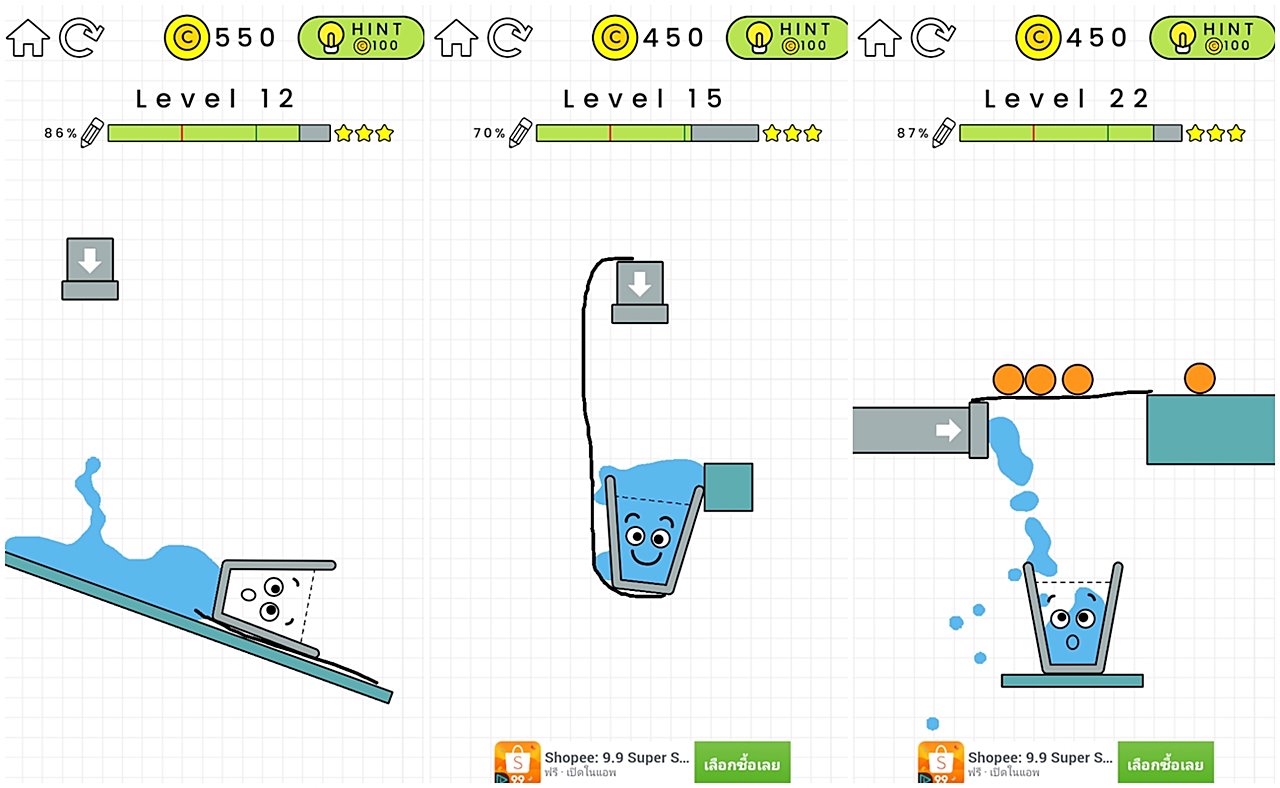The image size is (1280, 788).
Task: Restart Level 12 with the retry arrow
Action: (x=81, y=38)
